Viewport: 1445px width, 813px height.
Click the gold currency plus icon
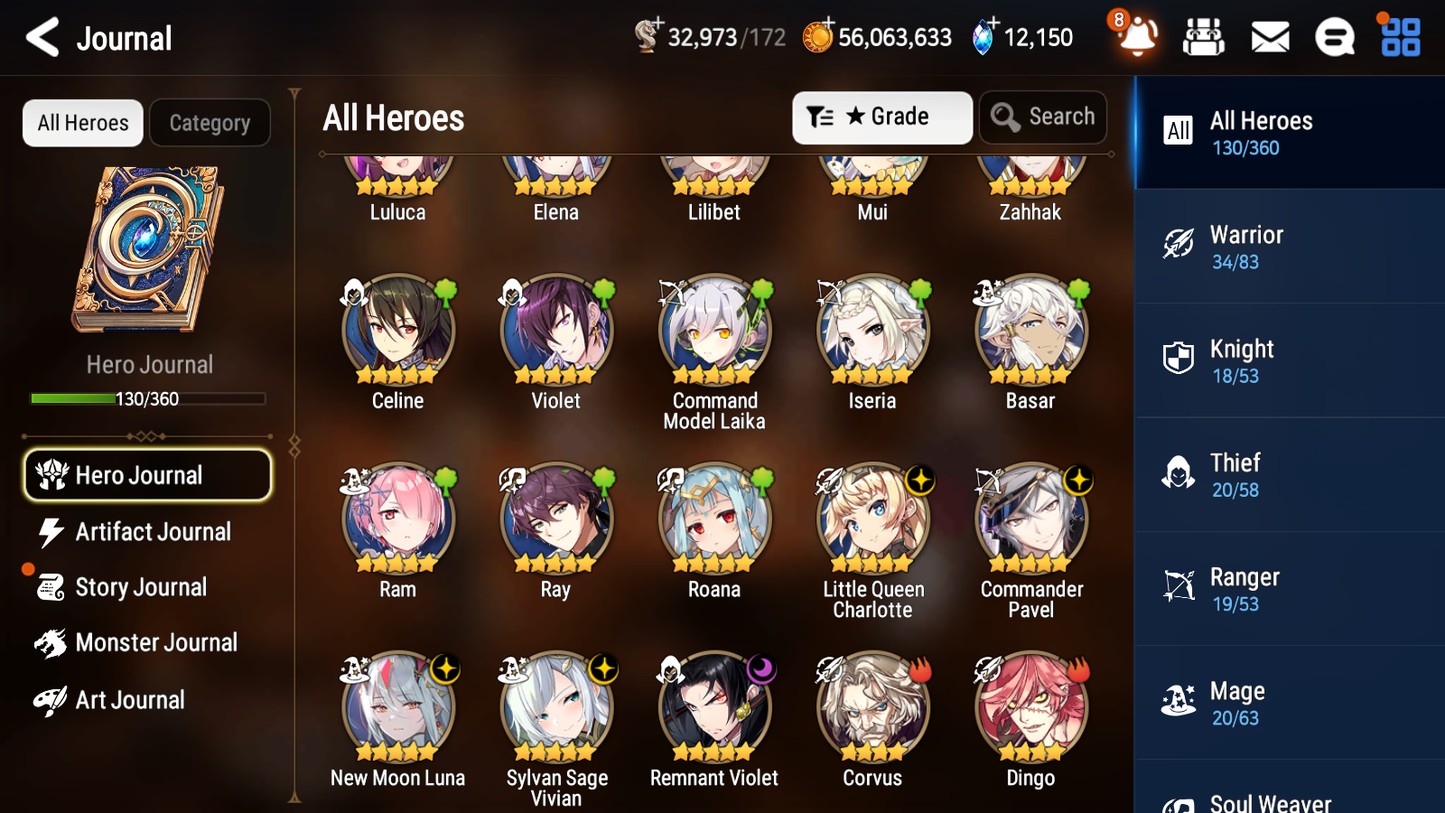point(826,26)
